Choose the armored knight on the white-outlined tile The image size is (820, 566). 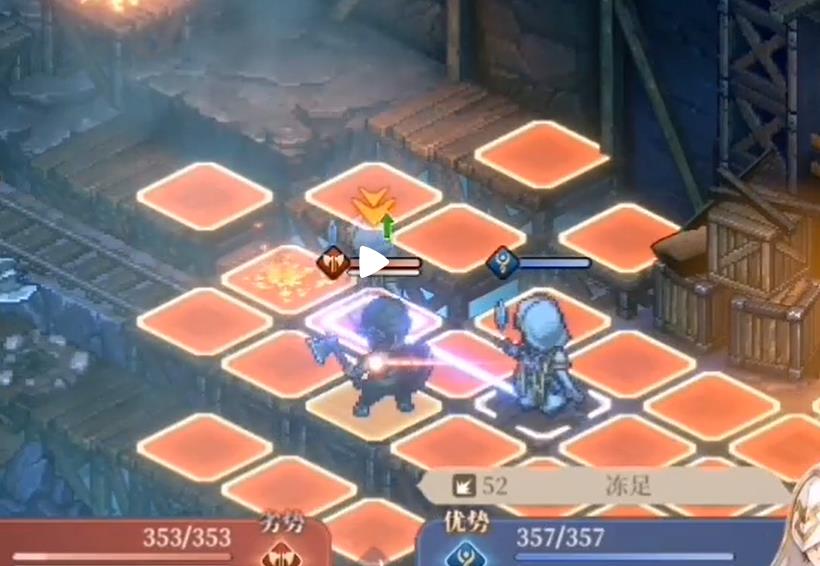click(x=538, y=355)
